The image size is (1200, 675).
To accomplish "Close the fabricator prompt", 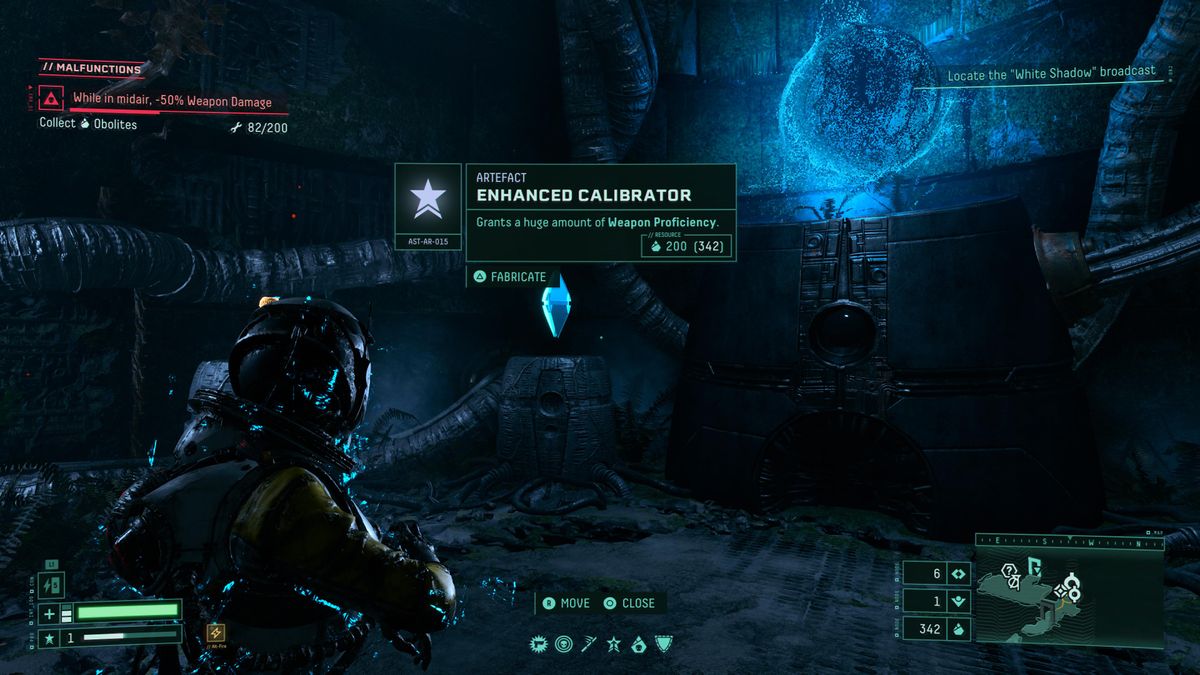I will tap(629, 603).
